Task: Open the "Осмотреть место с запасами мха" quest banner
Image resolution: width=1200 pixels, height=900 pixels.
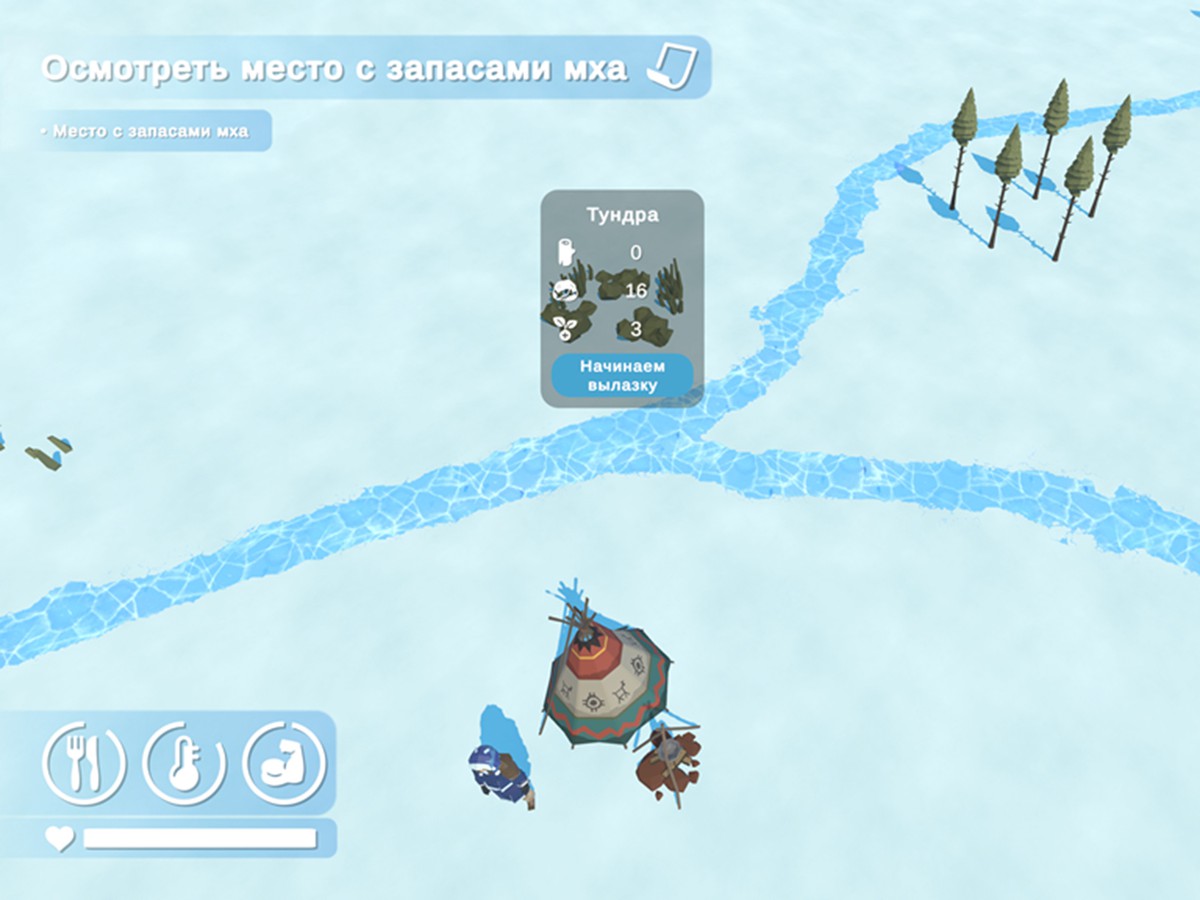Action: [335, 68]
